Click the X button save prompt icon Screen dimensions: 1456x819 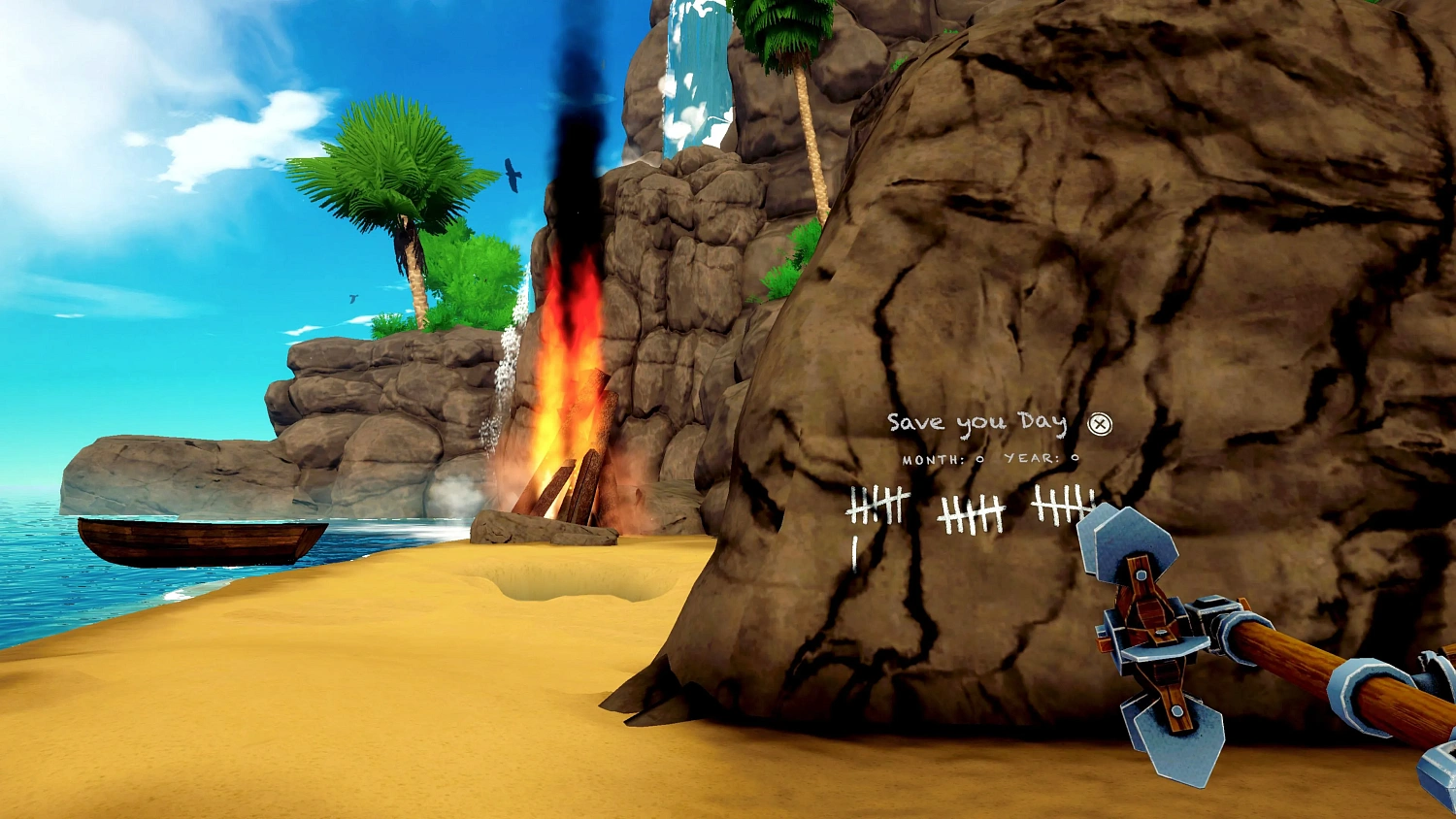1098,422
